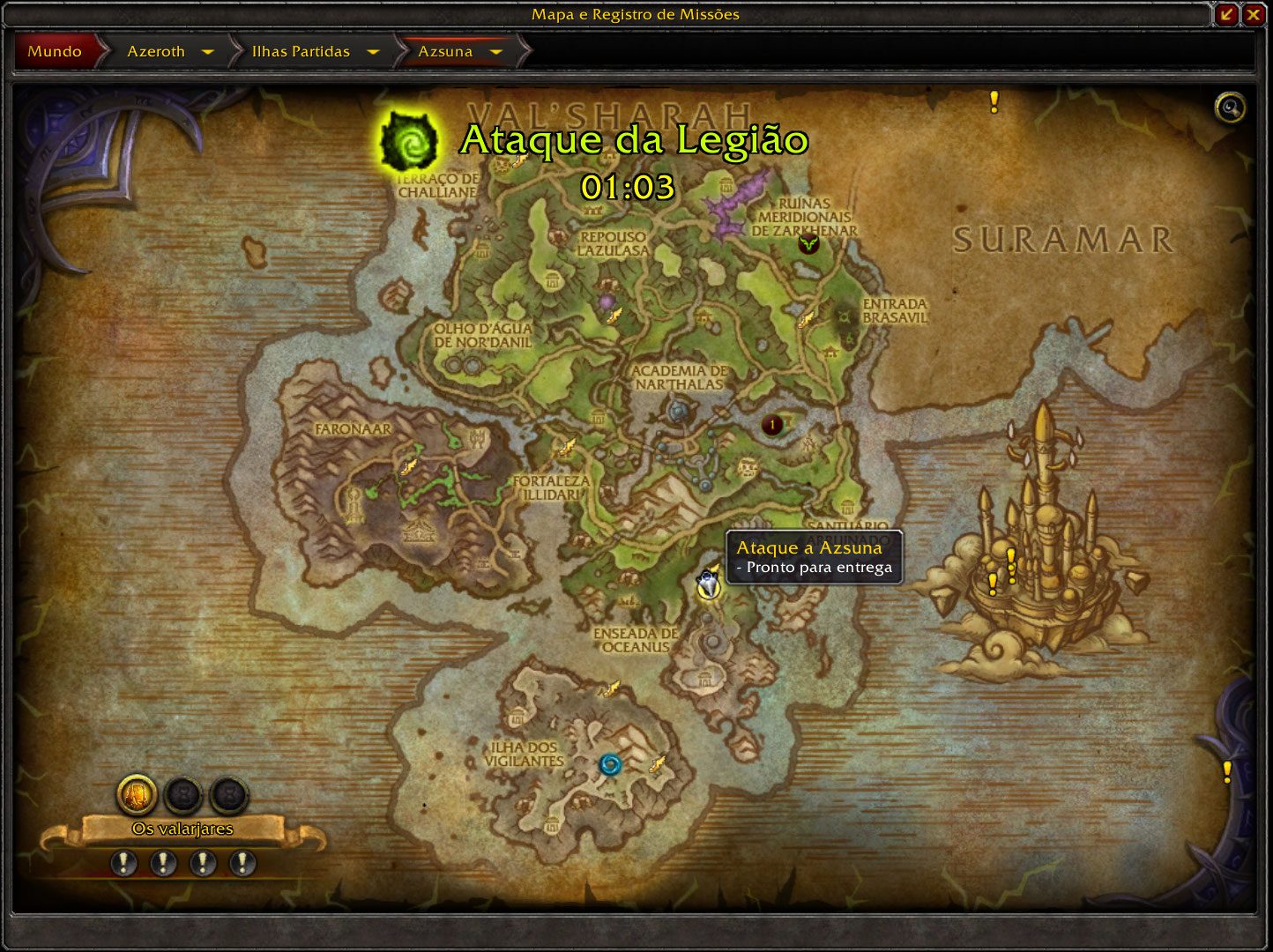Close the map window with X
1273x952 pixels.
coord(1253,14)
